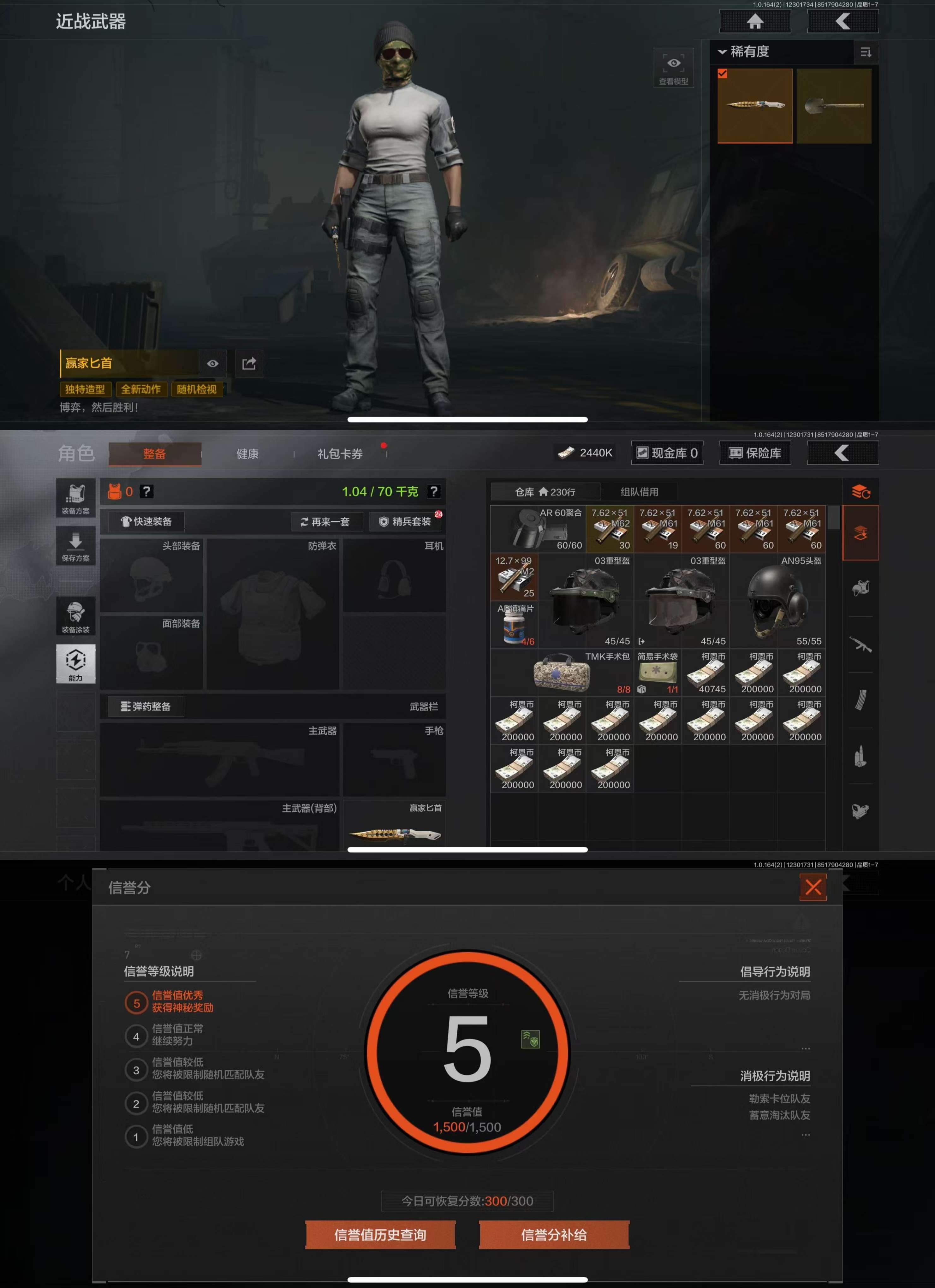Open 装备方案 loadout plans

[75, 498]
